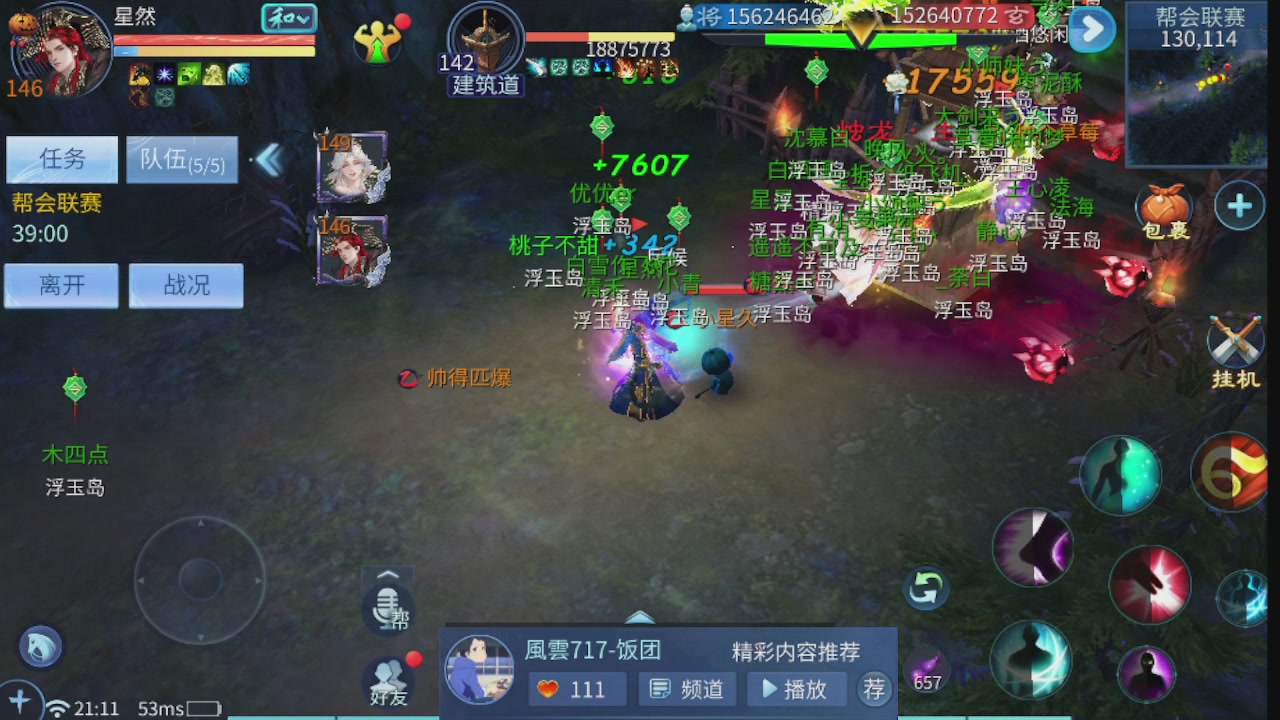Toggle the 和 peace mode badge
The image size is (1280, 720).
tap(291, 18)
